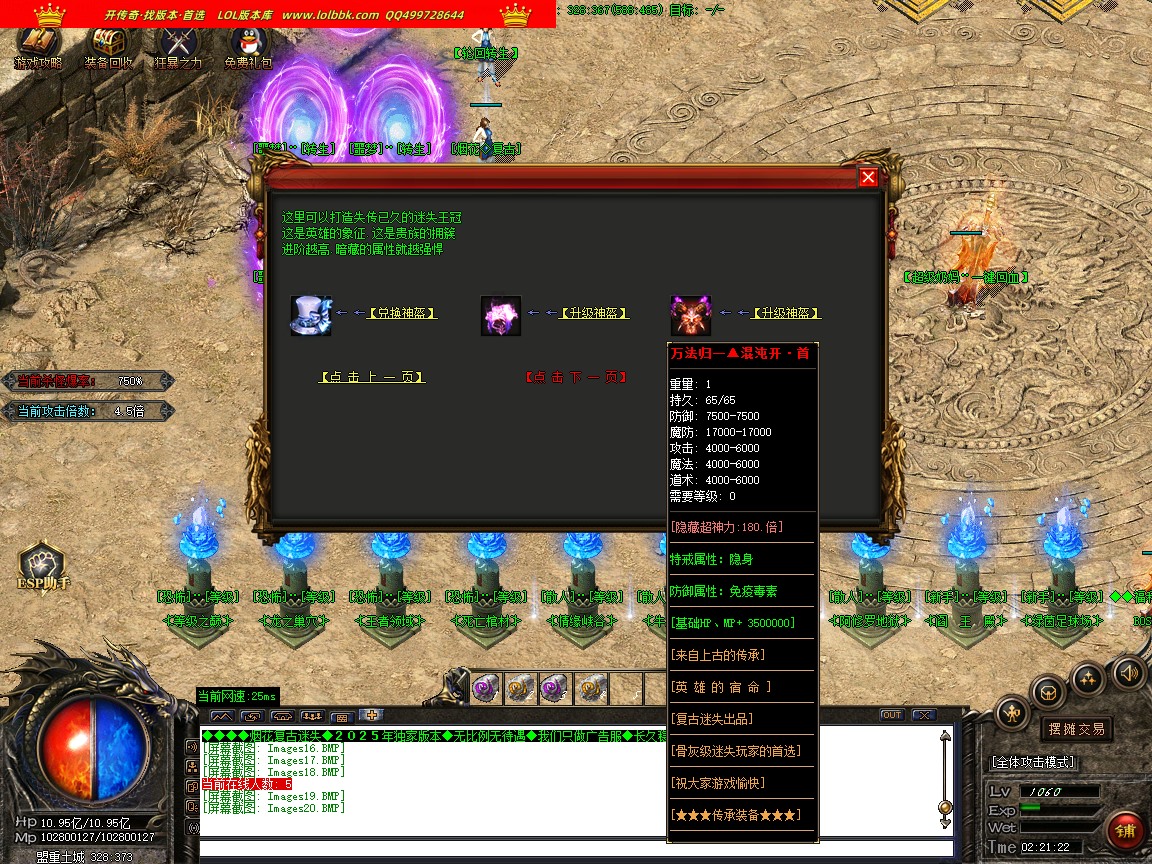Image resolution: width=1152 pixels, height=864 pixels.
Task: Go to previous page via 点击上一页
Action: click(371, 377)
